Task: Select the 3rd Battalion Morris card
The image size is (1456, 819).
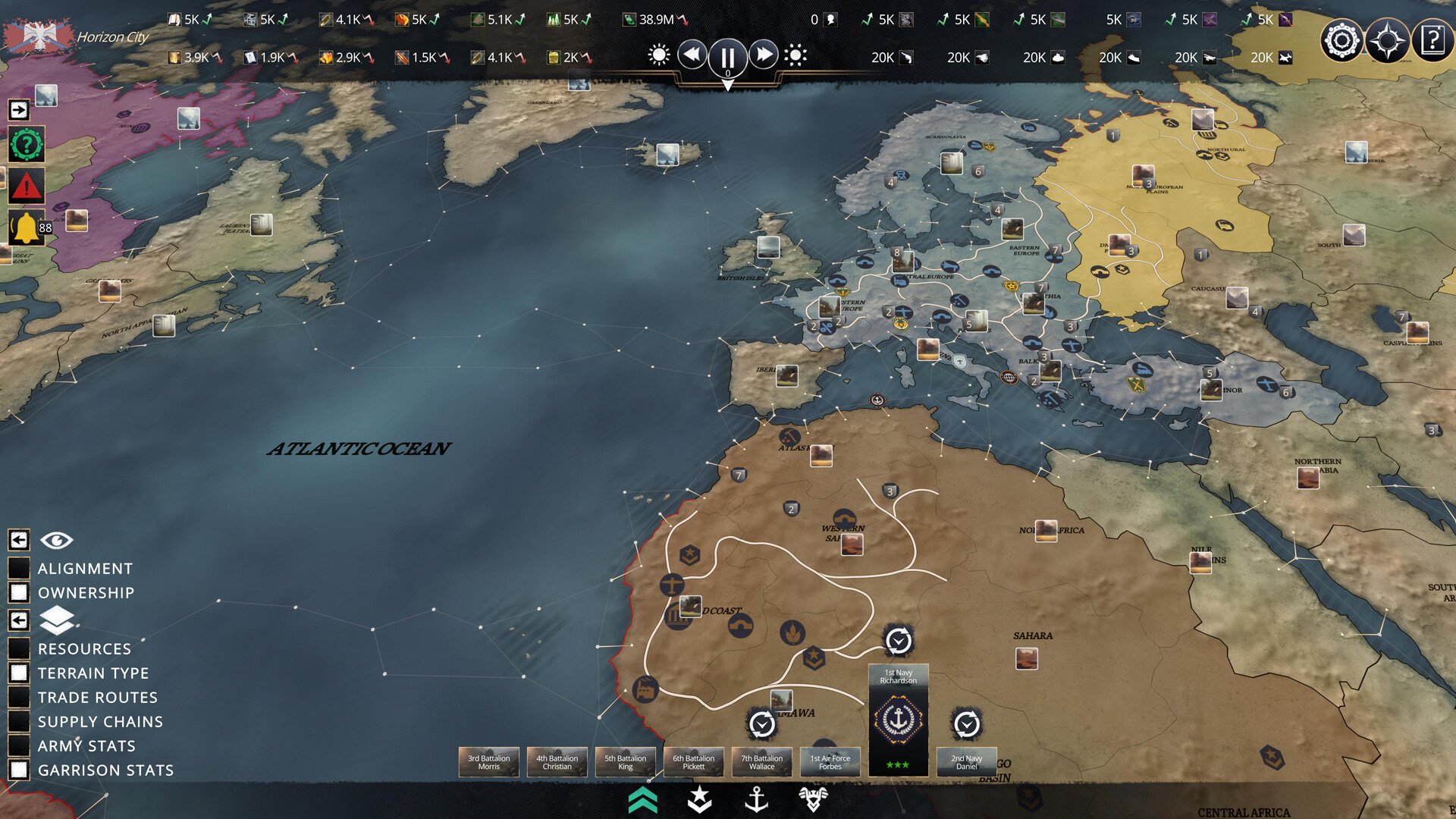Action: point(488,762)
